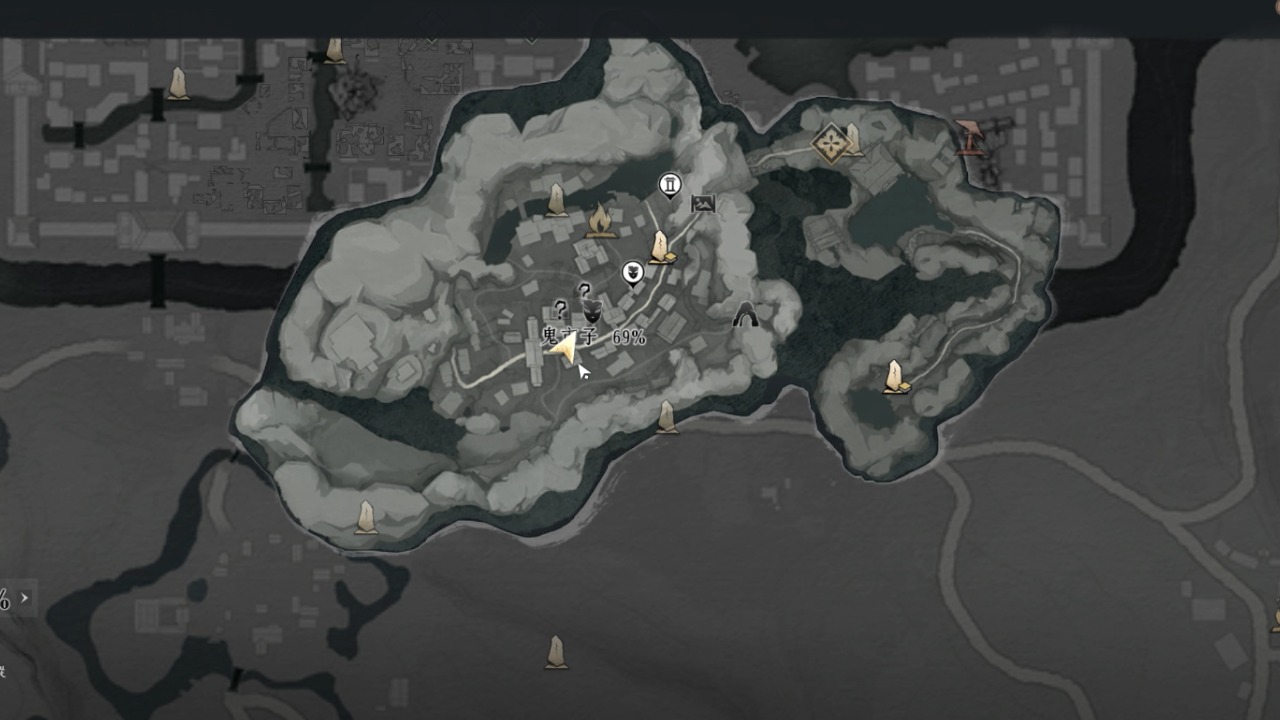This screenshot has height=720, width=1280.
Task: Open the landscape picture map marker
Action: coord(703,204)
